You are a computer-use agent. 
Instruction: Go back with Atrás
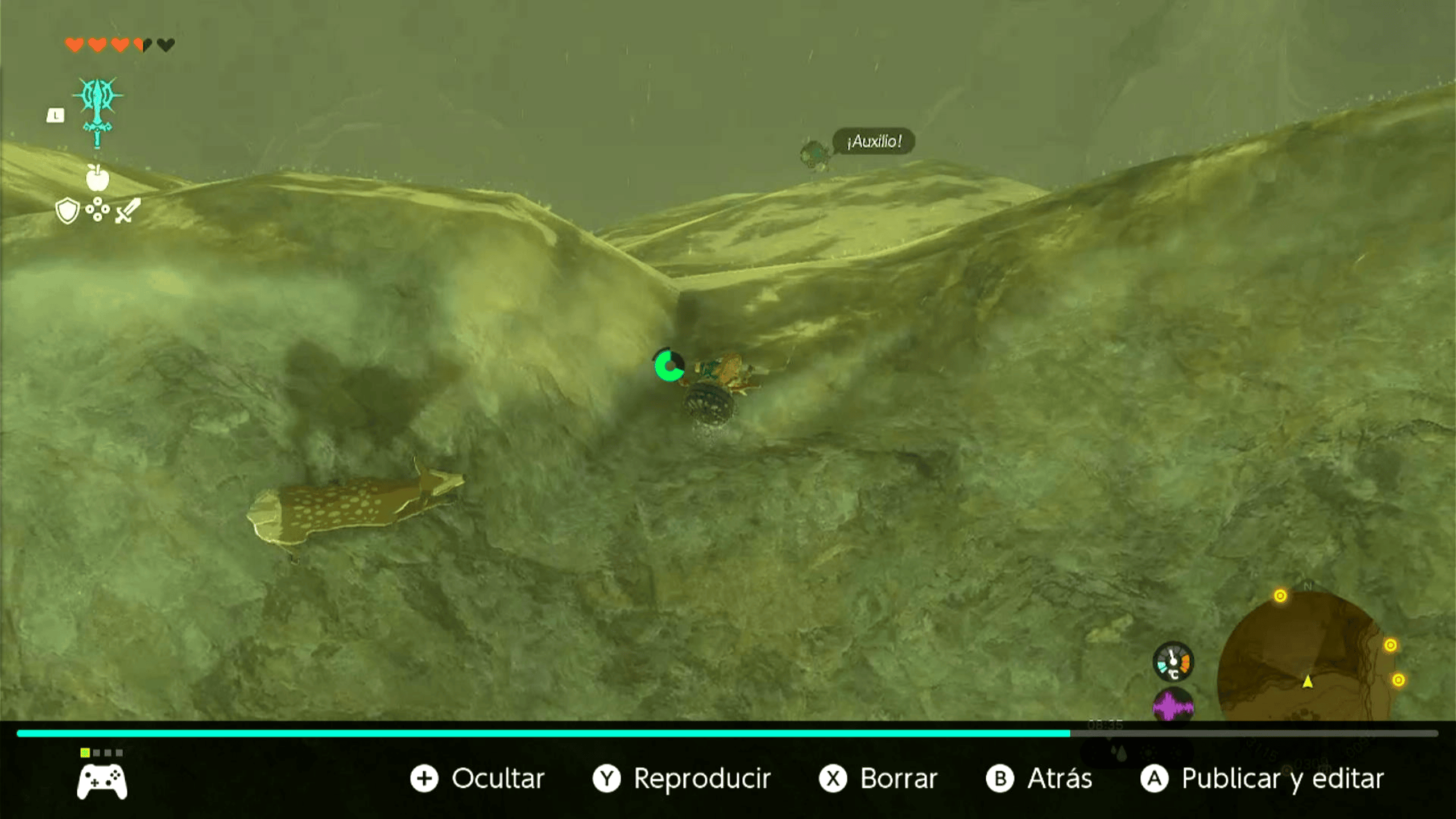click(x=1039, y=779)
